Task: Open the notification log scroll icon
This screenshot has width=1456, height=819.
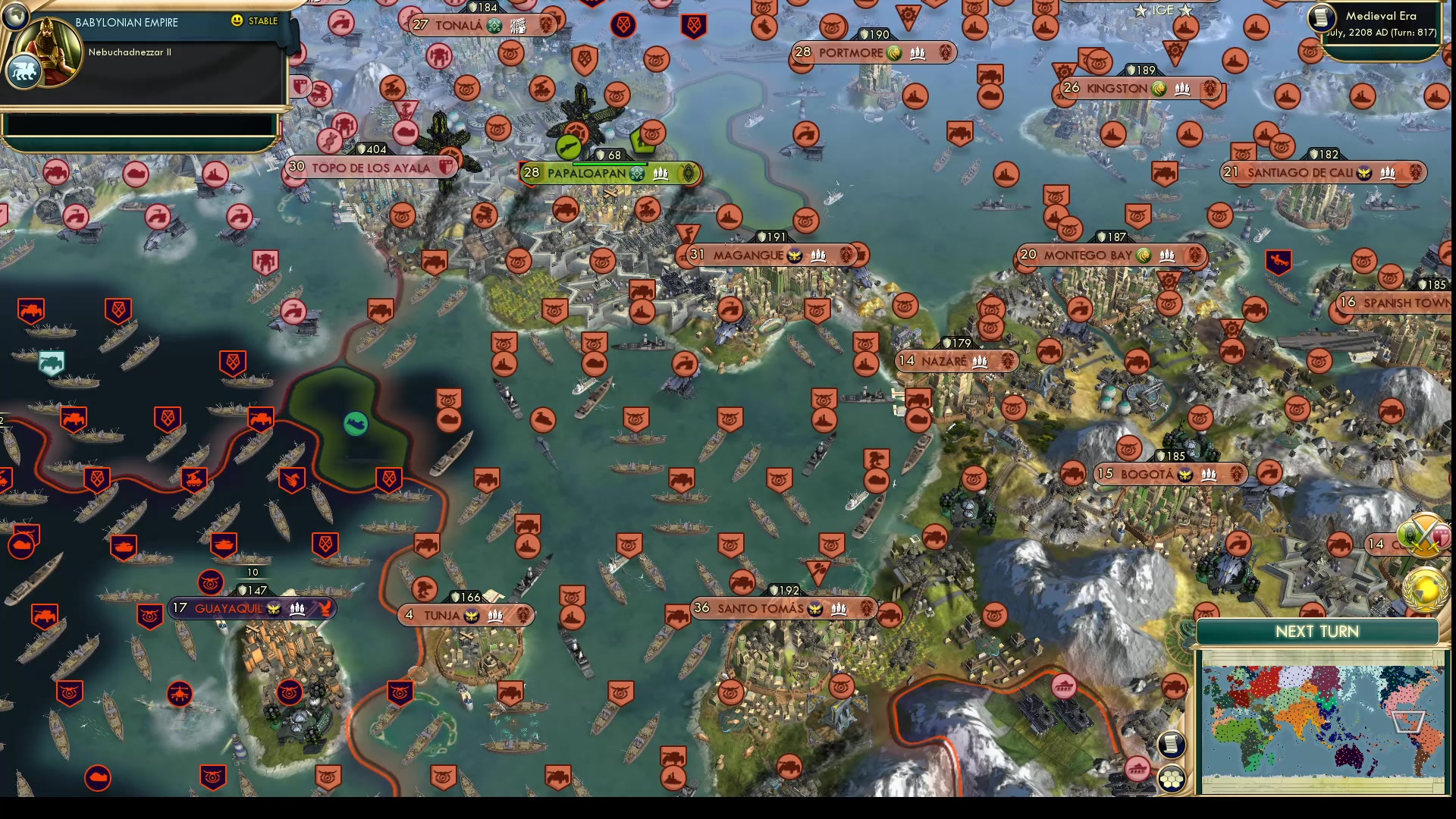Action: pos(1172,745)
